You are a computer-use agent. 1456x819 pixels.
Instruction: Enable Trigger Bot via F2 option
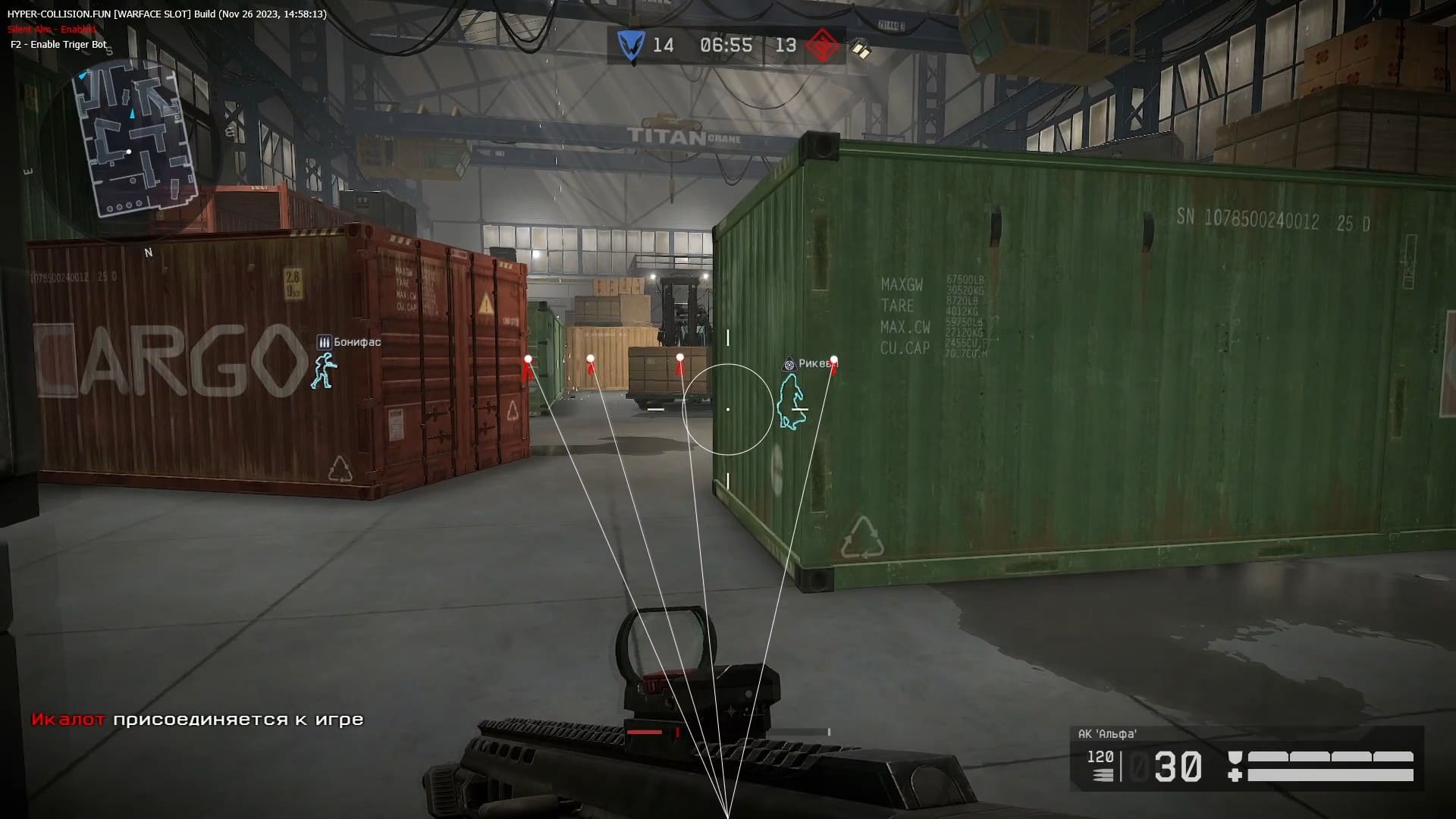60,44
